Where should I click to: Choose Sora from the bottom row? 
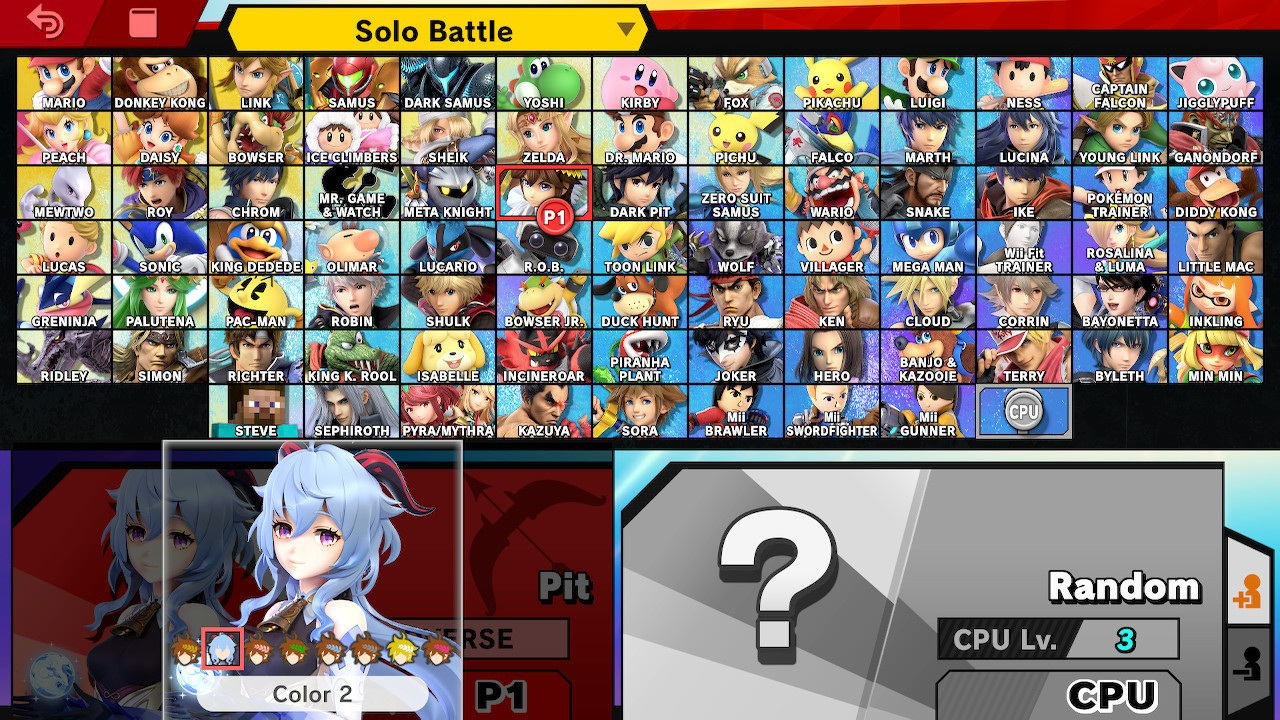(x=639, y=409)
